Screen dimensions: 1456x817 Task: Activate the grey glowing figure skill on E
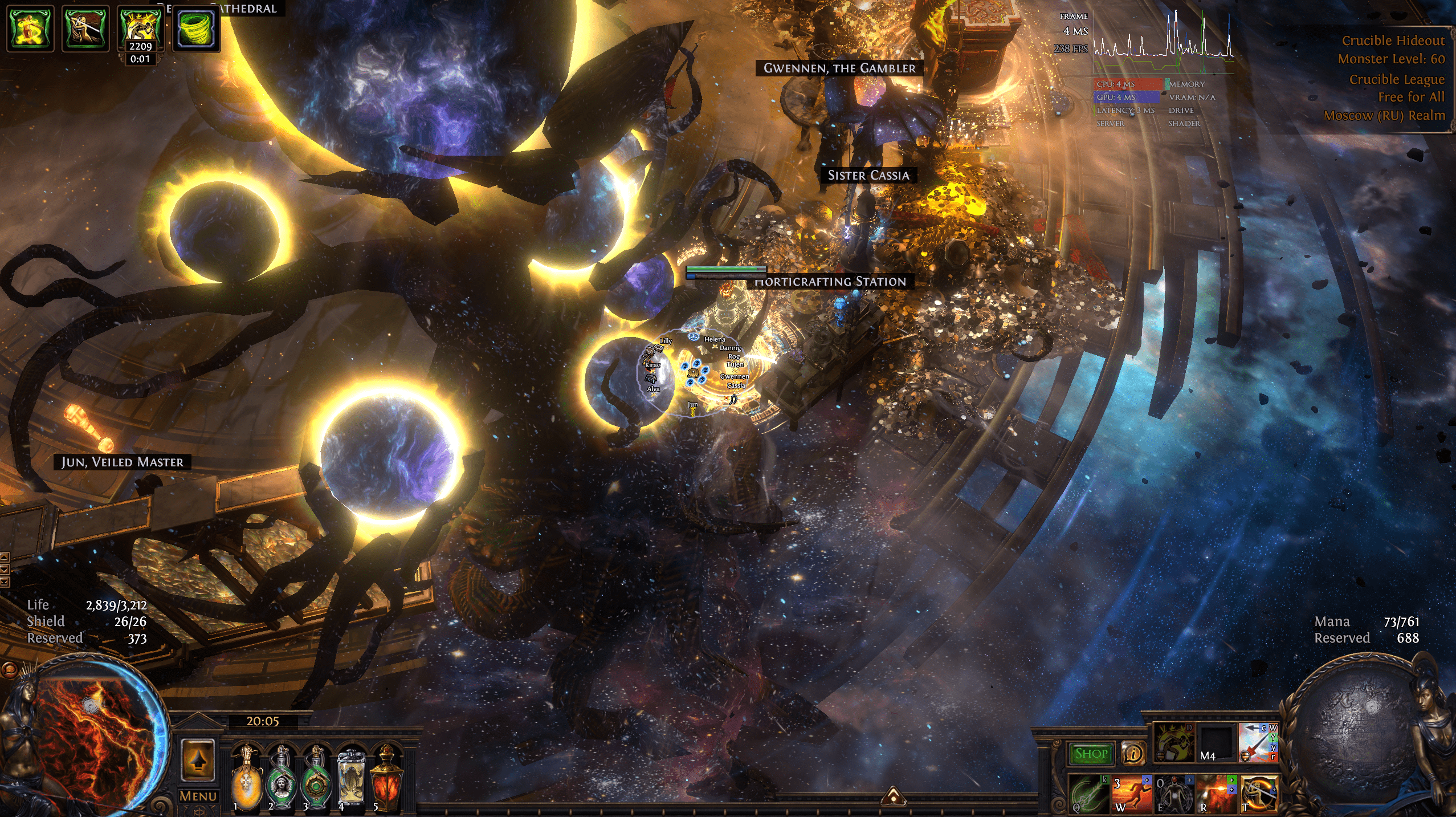point(1173,794)
